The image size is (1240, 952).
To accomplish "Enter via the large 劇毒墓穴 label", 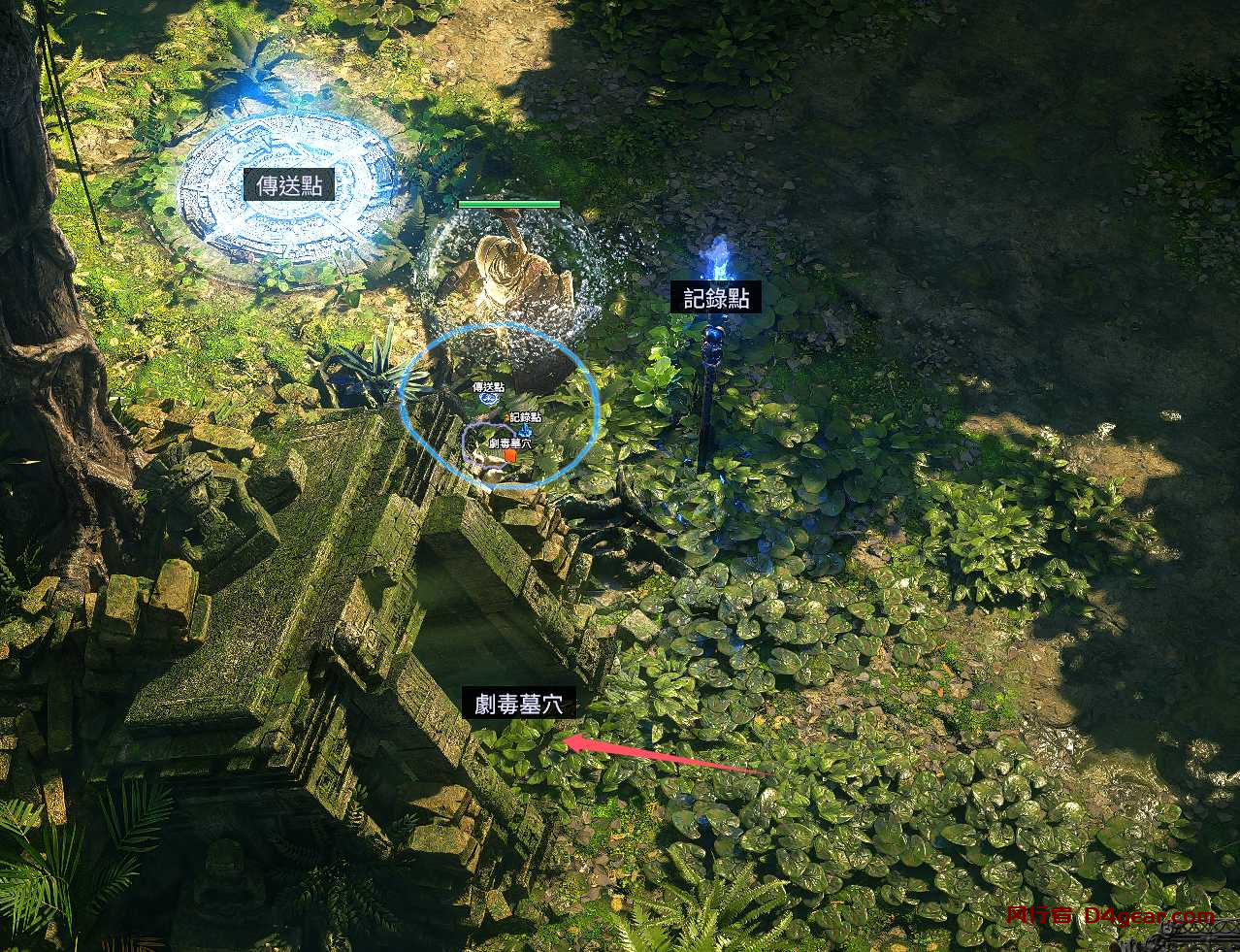I will coord(518,704).
